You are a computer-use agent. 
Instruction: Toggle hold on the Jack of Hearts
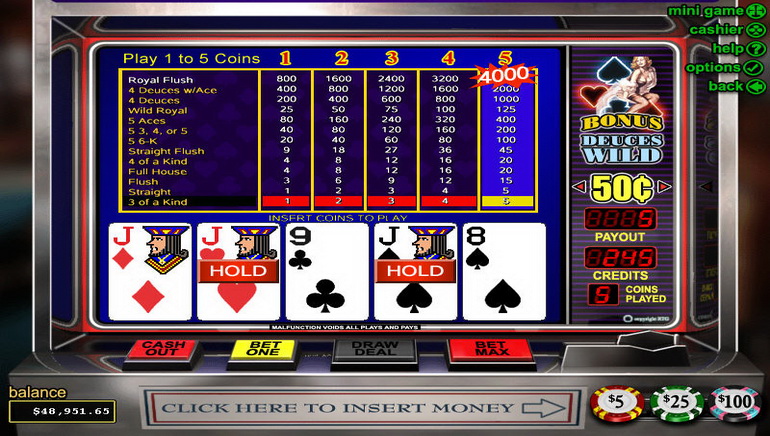(237, 271)
